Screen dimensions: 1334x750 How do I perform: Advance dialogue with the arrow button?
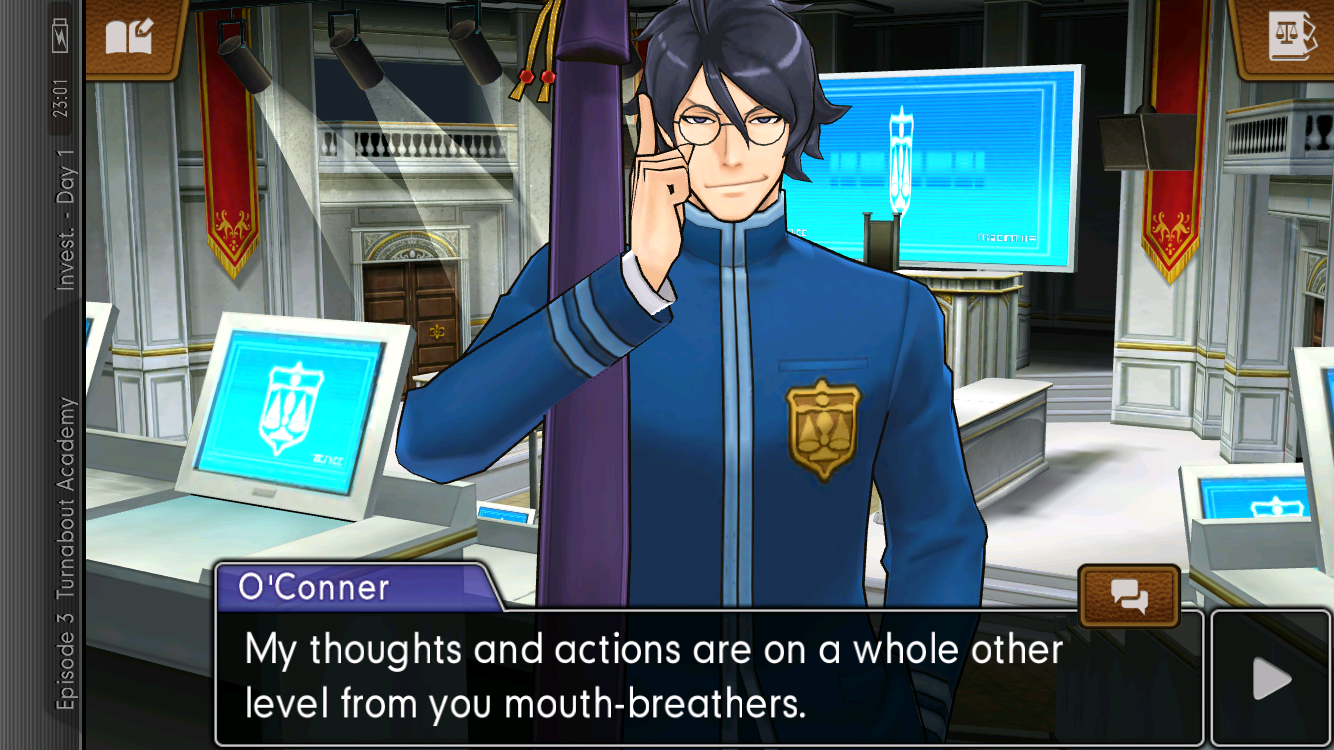pyautogui.click(x=1272, y=679)
